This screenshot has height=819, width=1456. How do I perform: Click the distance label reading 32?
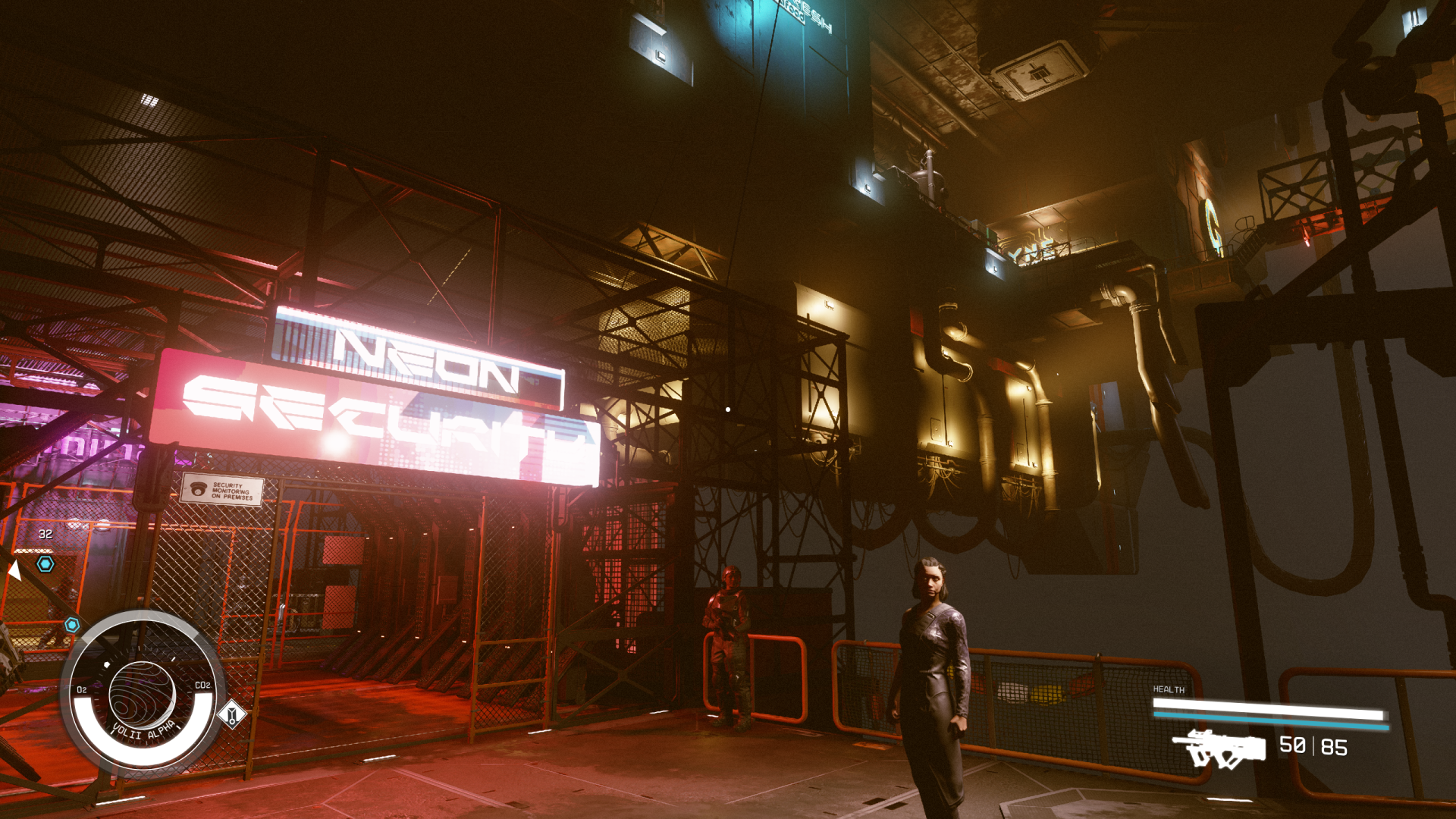tap(45, 533)
